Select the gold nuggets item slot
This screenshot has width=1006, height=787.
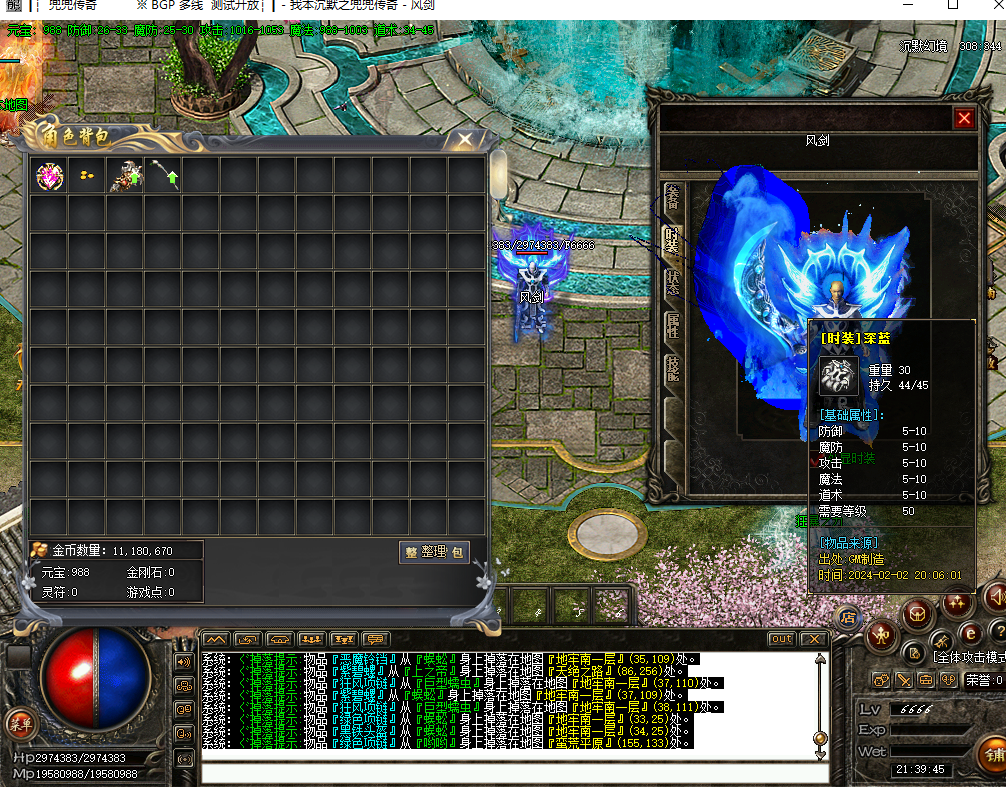(x=87, y=176)
